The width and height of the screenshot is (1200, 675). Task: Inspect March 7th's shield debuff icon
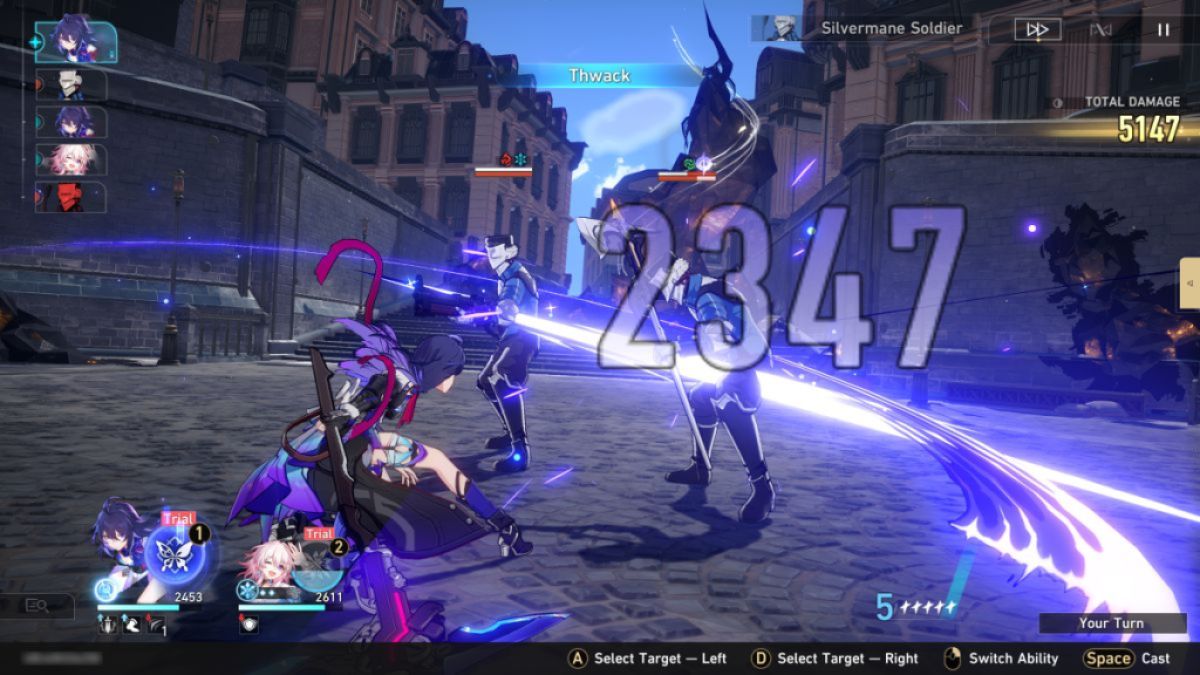[247, 624]
